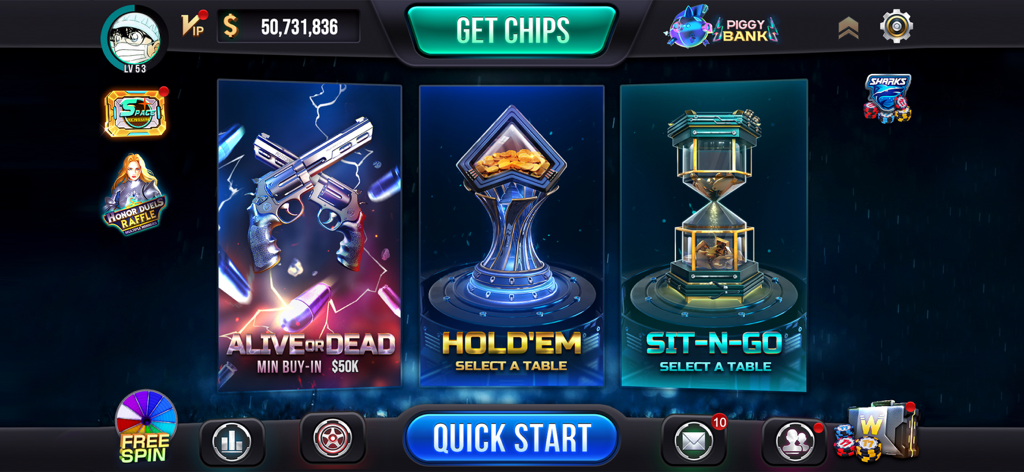Open the Sharks event icon
Viewport: 1024px width, 472px height.
[x=887, y=98]
